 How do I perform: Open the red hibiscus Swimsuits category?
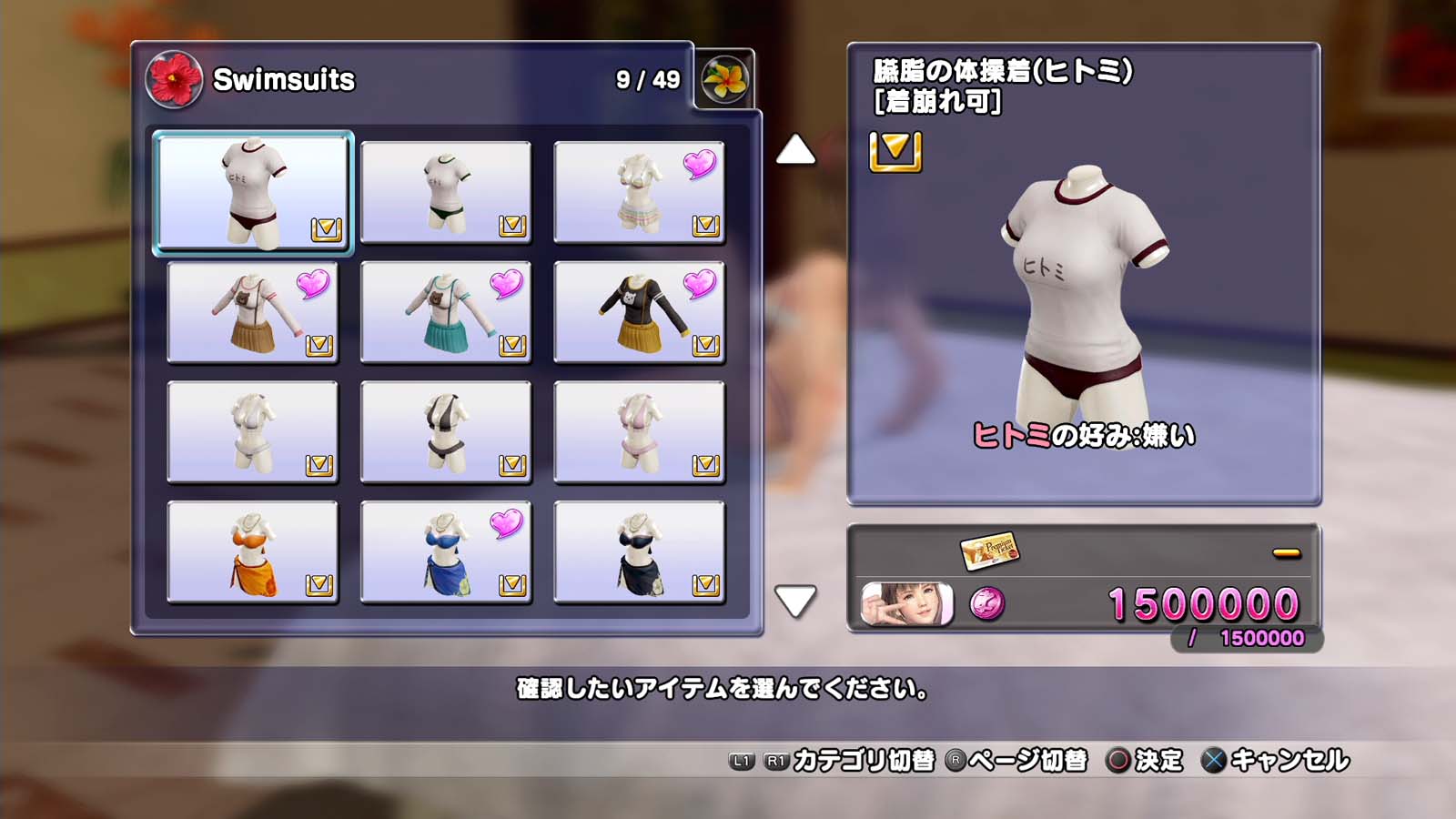coord(174,79)
